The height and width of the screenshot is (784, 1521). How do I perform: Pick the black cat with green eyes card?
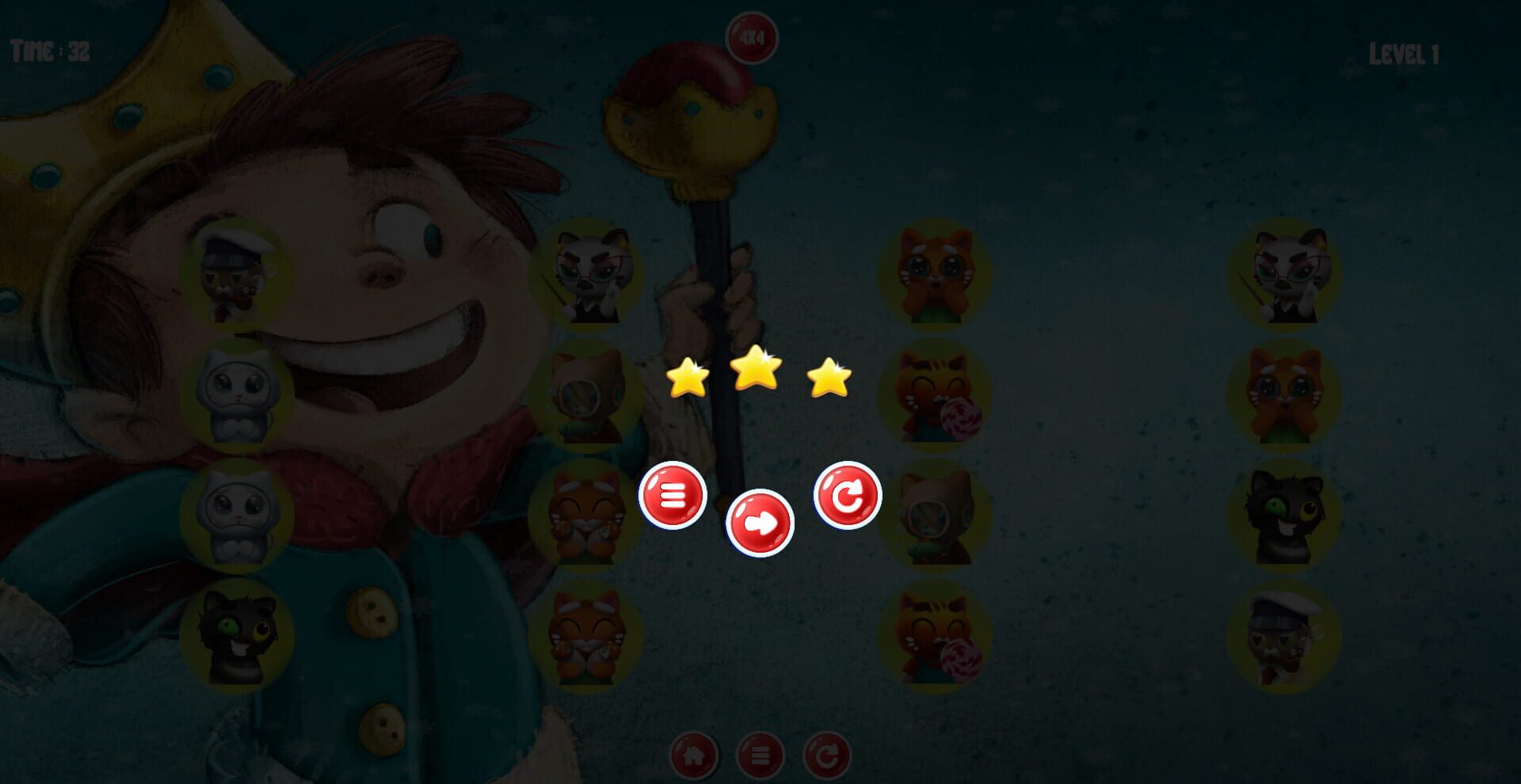click(238, 631)
